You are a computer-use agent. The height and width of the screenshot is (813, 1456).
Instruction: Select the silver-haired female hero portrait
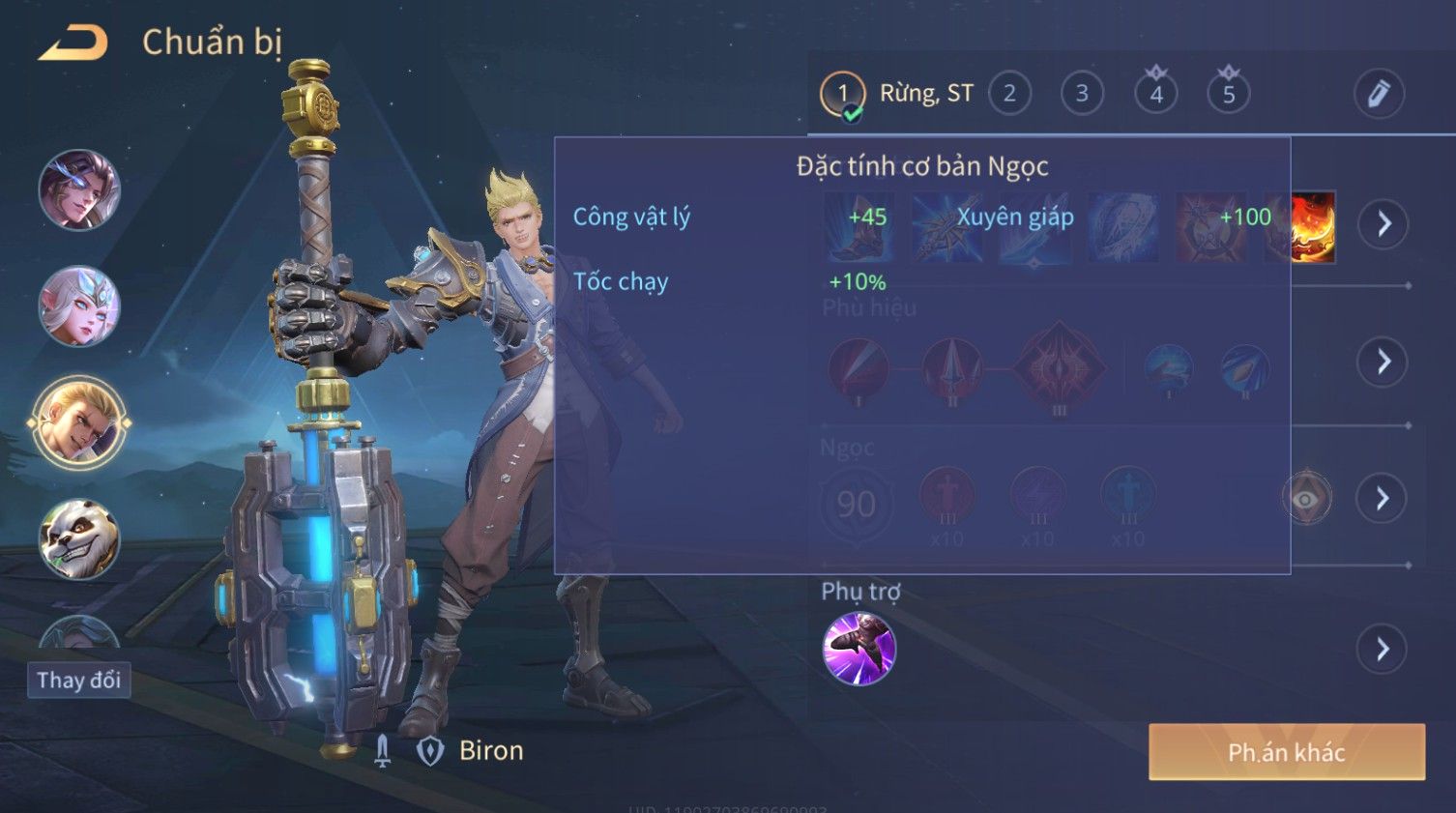tap(79, 306)
